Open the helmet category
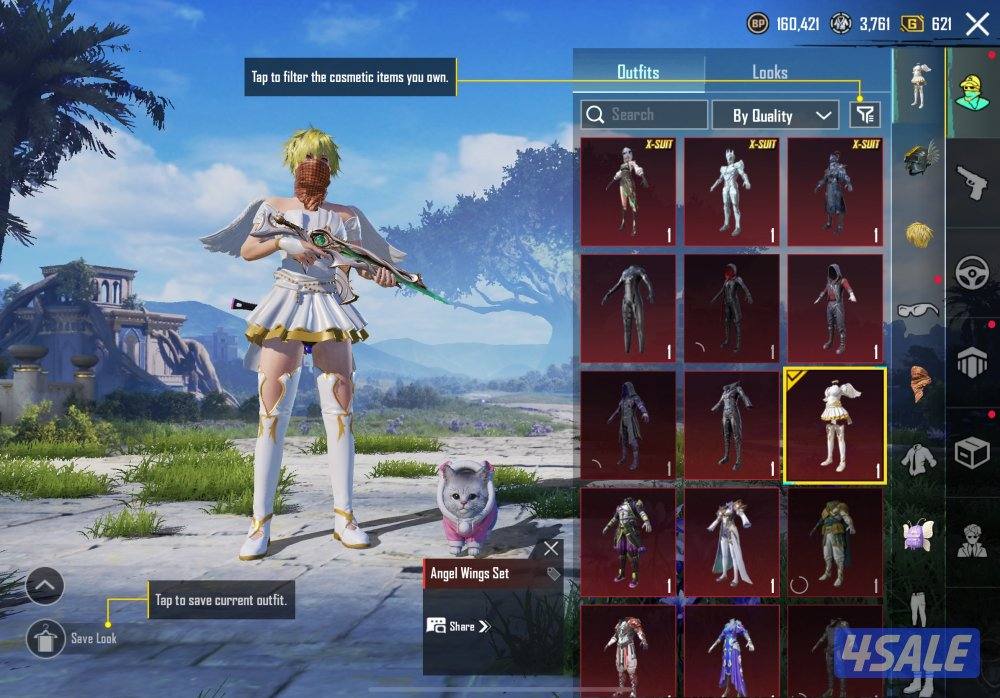 point(918,160)
